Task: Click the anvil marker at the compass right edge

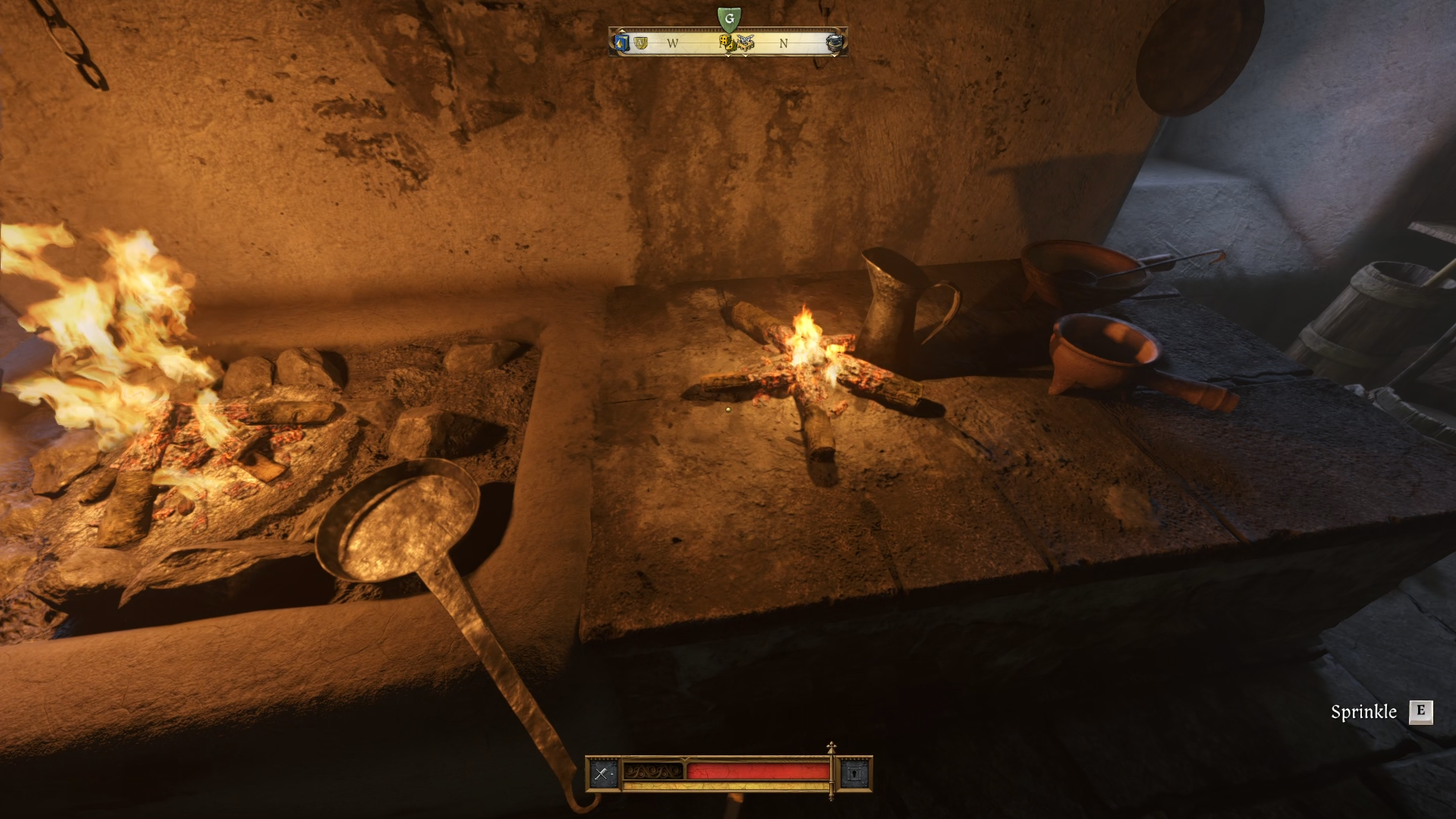Action: coord(835,43)
